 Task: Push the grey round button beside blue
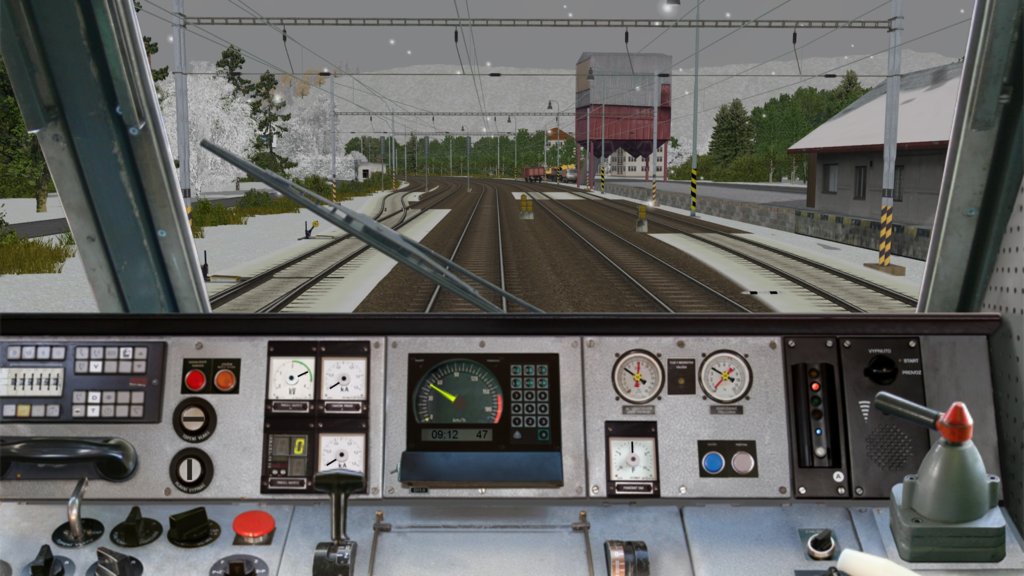pos(742,461)
